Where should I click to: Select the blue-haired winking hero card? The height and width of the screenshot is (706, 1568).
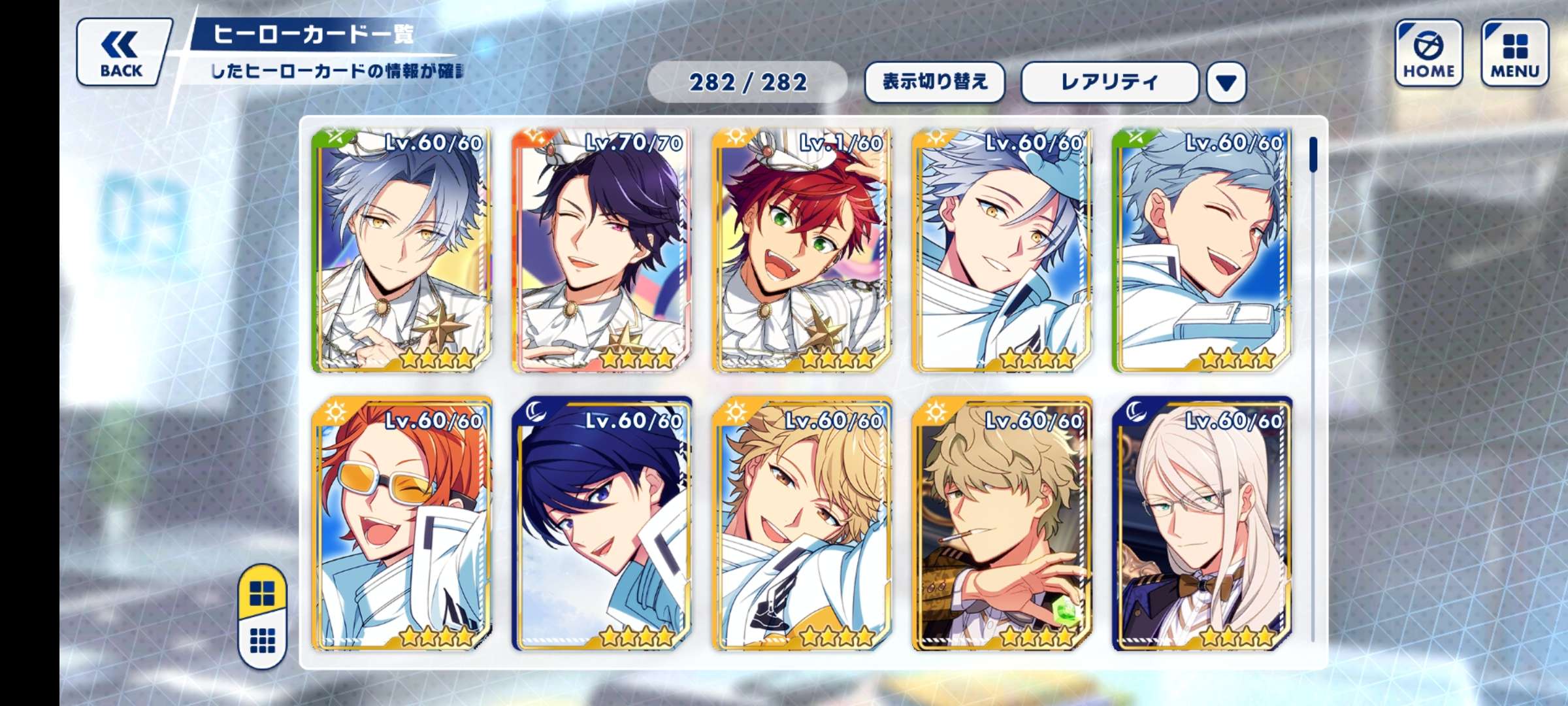coord(1201,252)
